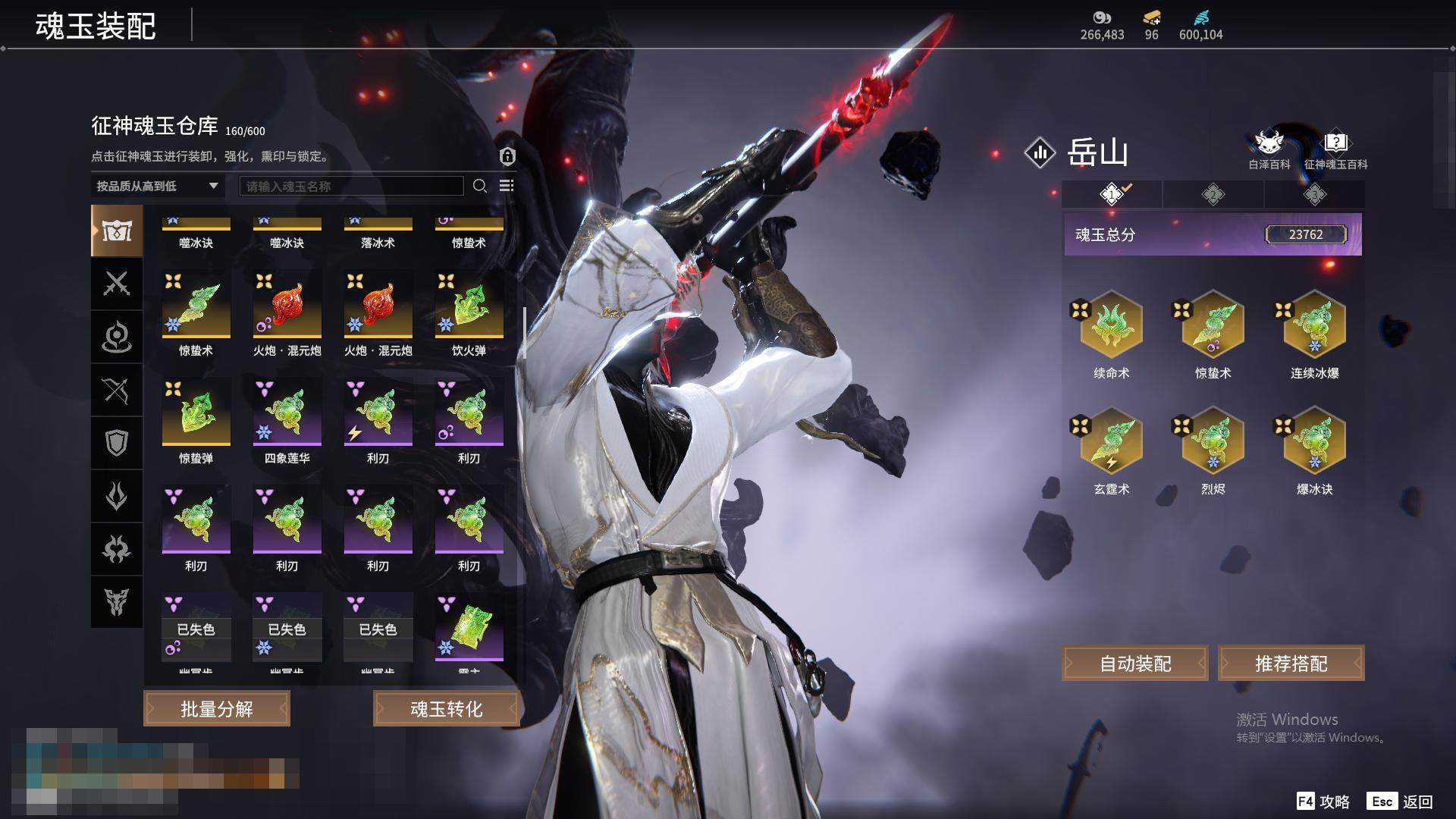The width and height of the screenshot is (1456, 819).
Task: Click the 批量分解 batch dismantle button
Action: [217, 708]
